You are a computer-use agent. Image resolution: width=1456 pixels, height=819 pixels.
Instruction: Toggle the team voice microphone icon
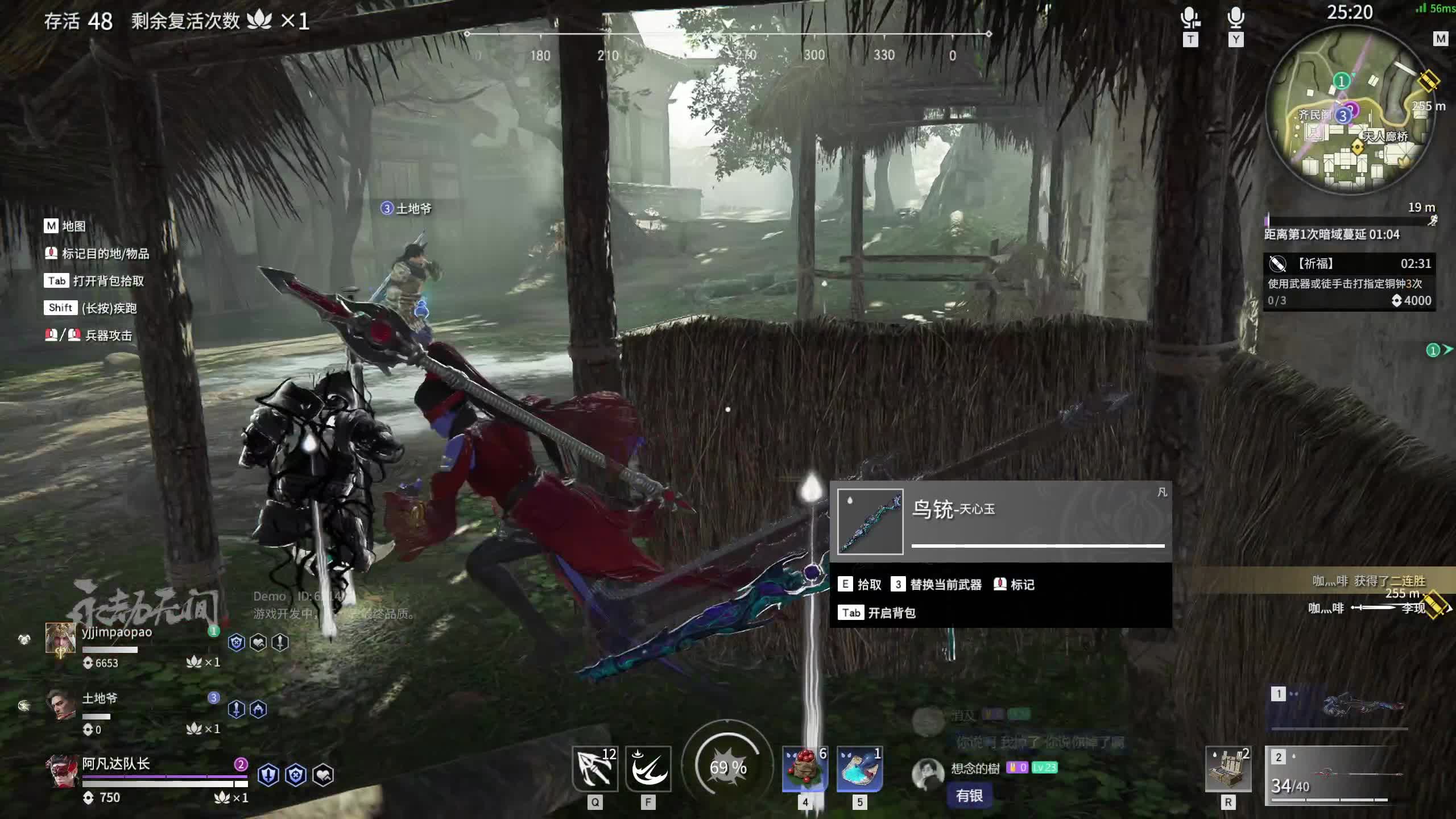1190,18
